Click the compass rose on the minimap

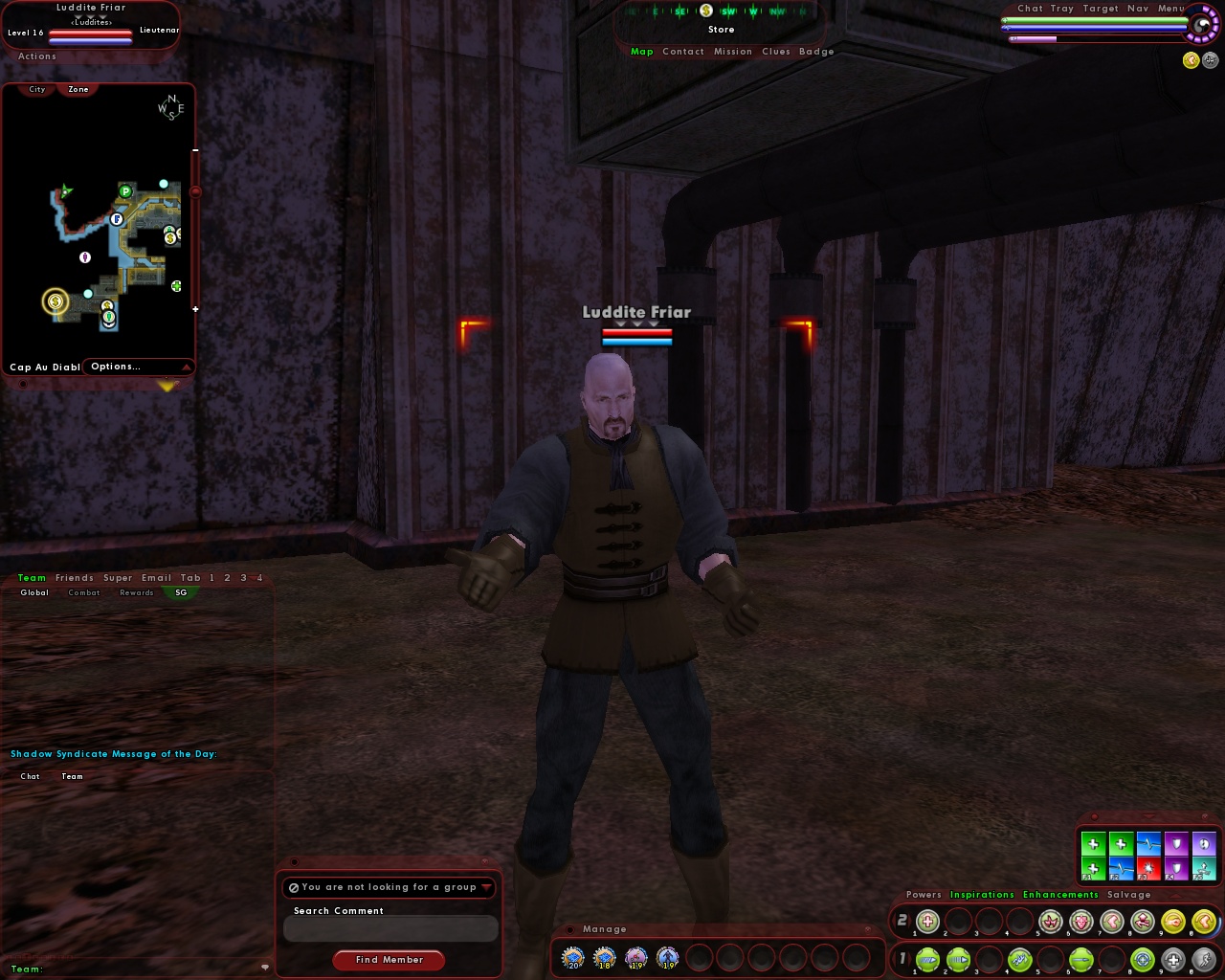[170, 108]
